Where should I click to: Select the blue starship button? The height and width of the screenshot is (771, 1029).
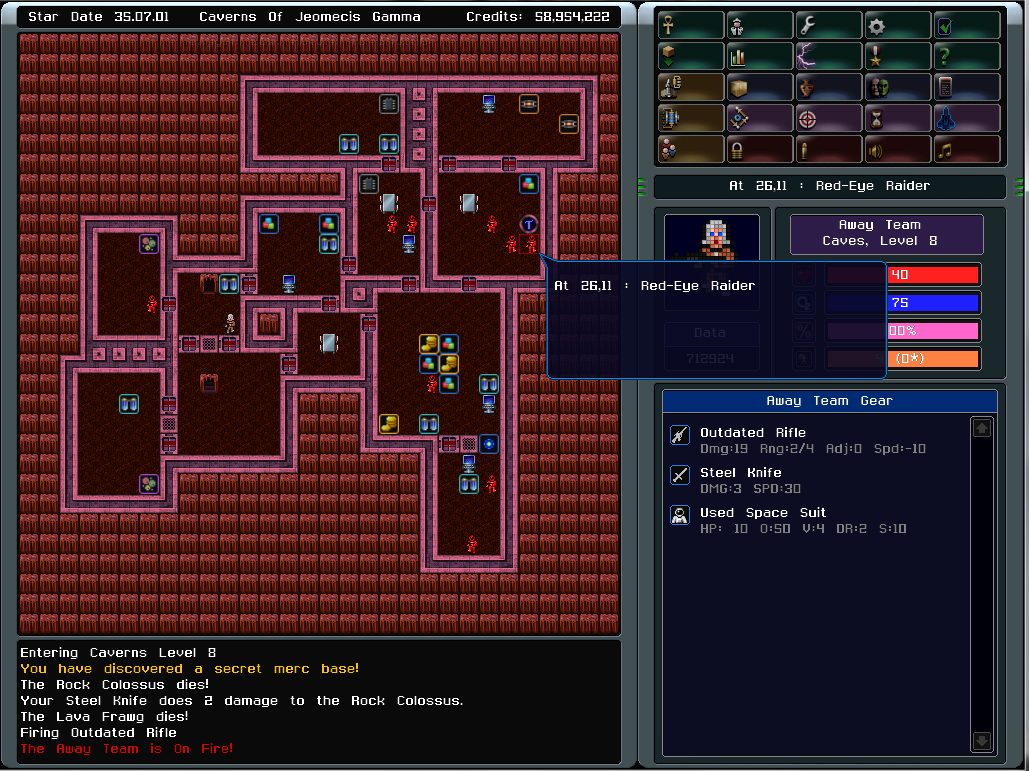[x=967, y=119]
